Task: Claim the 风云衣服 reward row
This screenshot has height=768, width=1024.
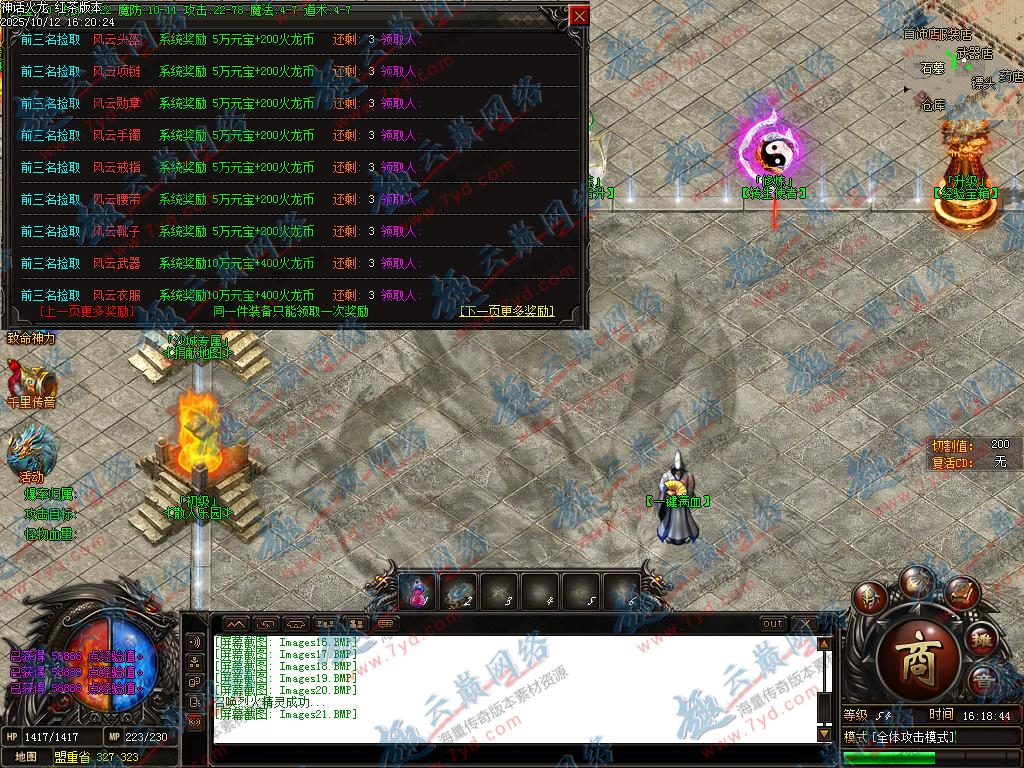Action: (x=398, y=296)
